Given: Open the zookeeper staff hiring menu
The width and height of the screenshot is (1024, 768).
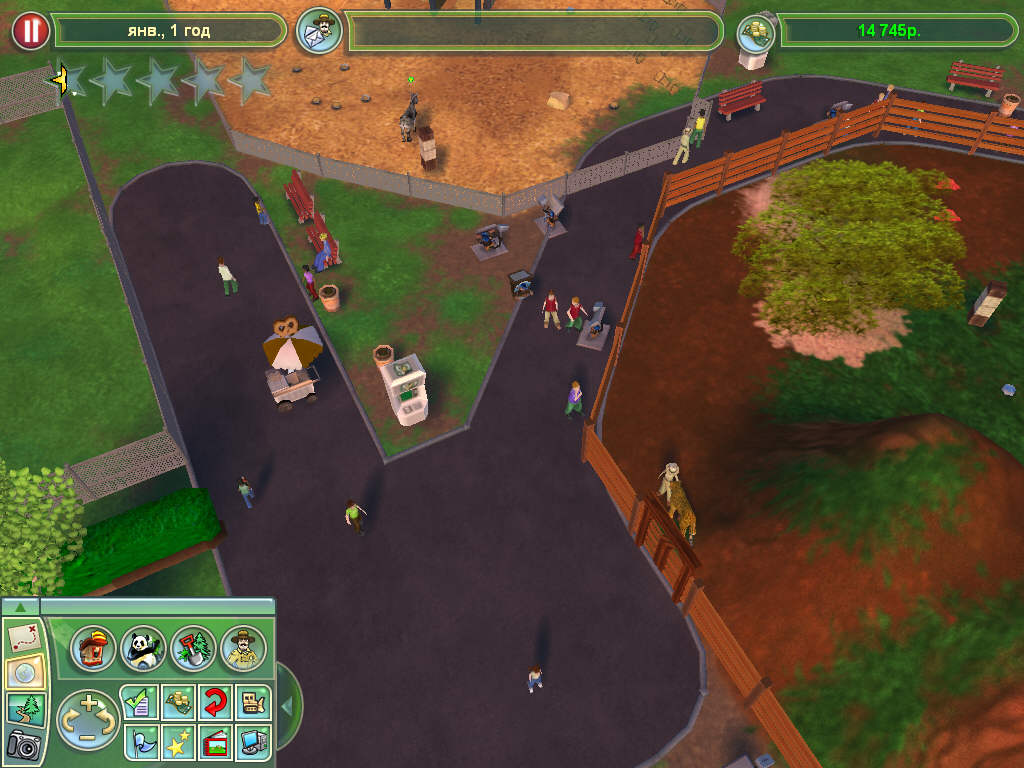Looking at the screenshot, I should (243, 649).
